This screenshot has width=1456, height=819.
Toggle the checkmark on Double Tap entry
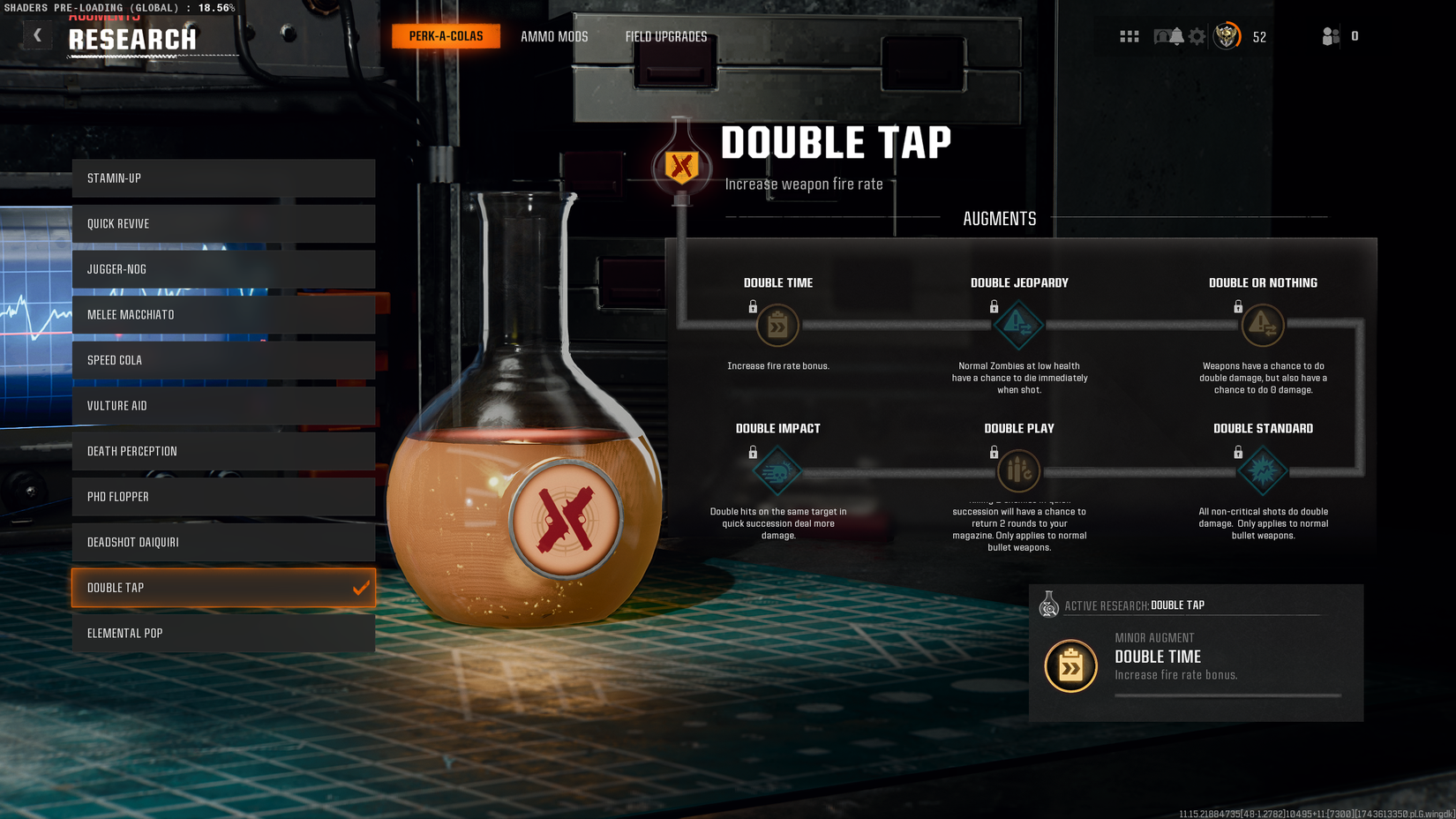(x=360, y=587)
